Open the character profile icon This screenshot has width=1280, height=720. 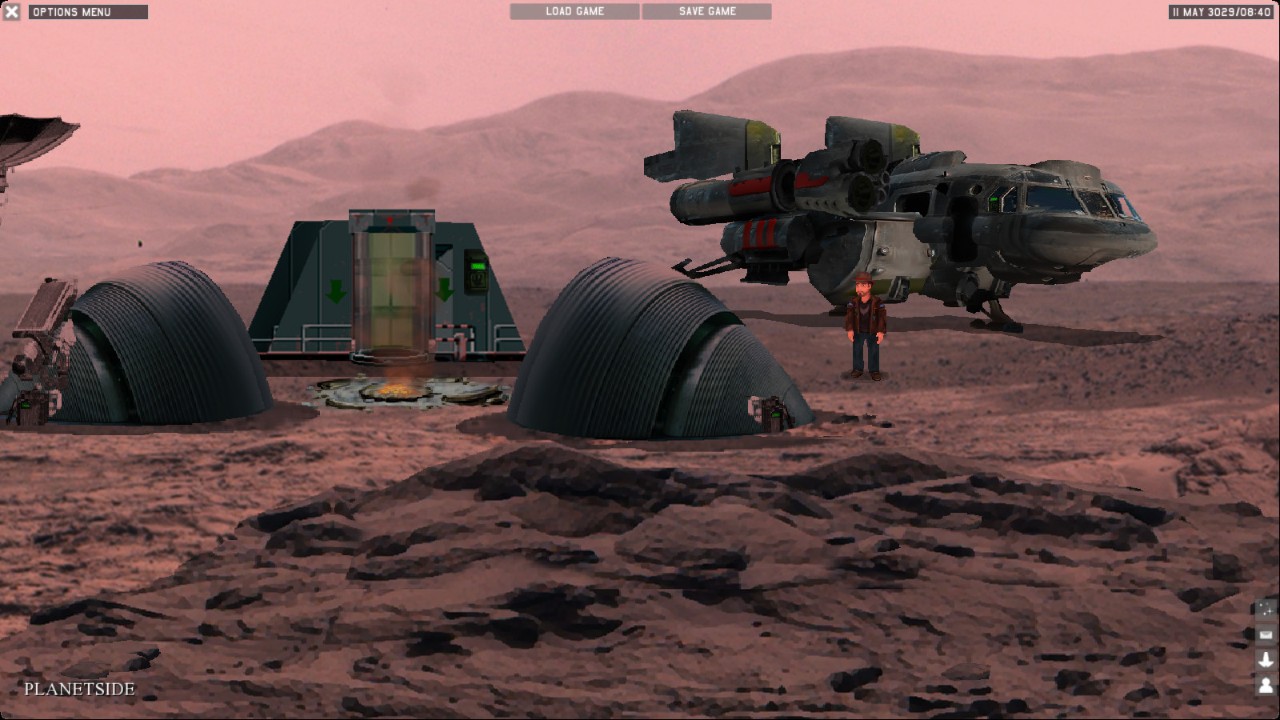coord(1266,685)
